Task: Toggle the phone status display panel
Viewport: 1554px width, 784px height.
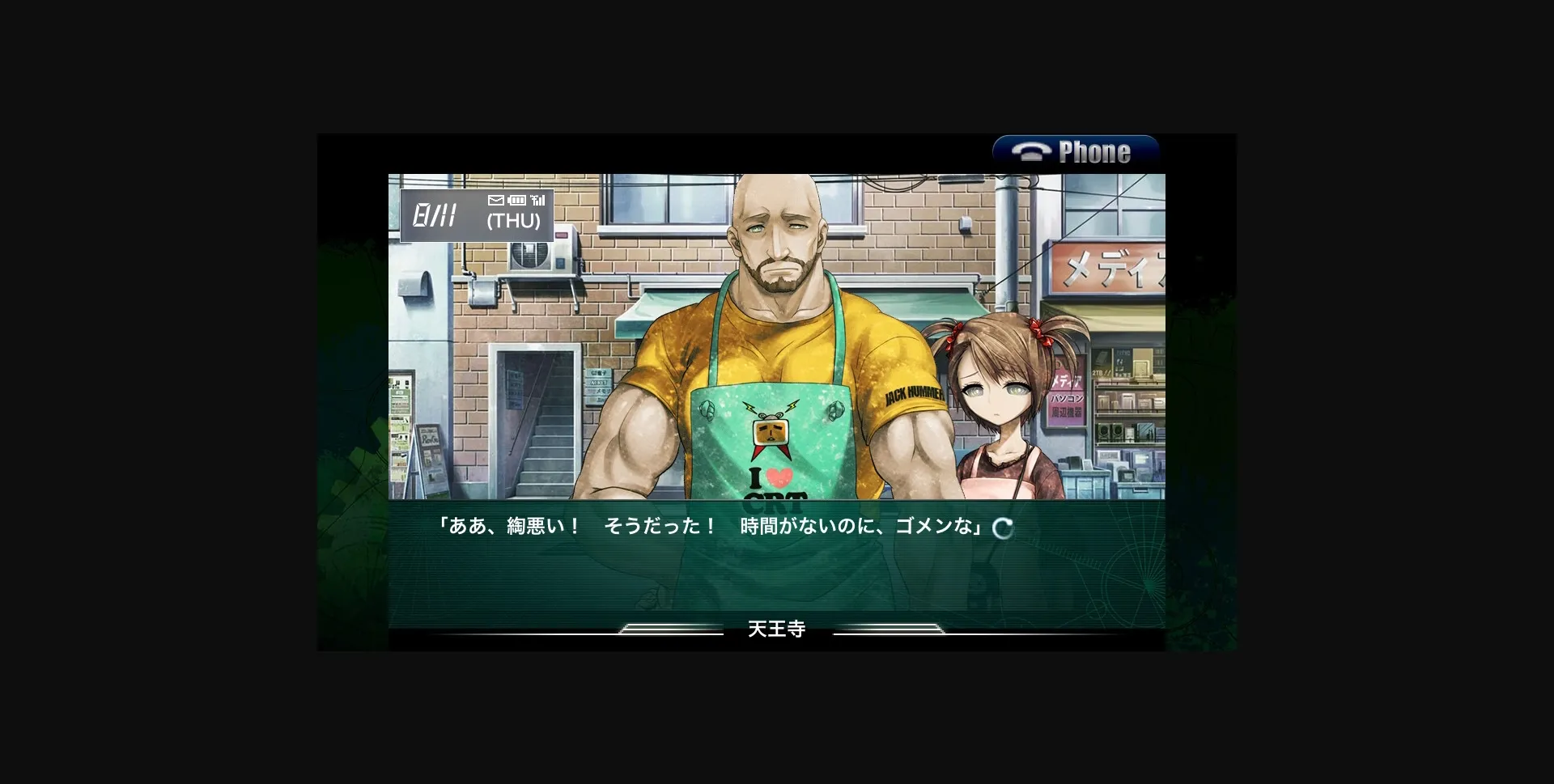Action: coord(476,214)
